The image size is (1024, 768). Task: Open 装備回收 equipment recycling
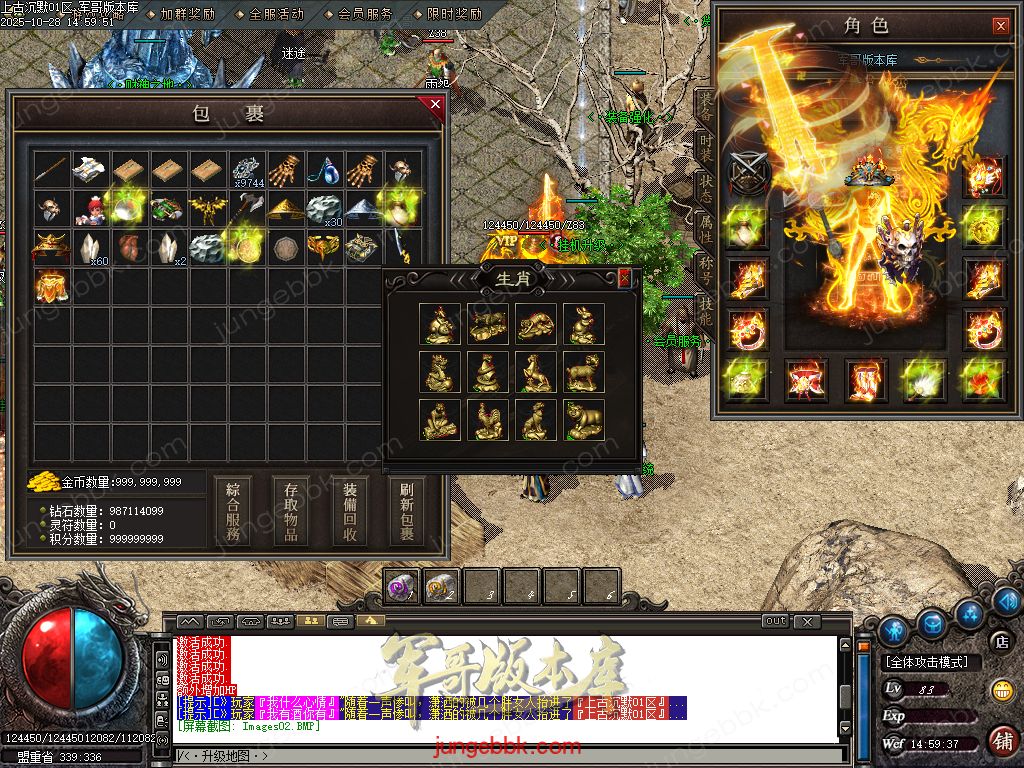(350, 510)
